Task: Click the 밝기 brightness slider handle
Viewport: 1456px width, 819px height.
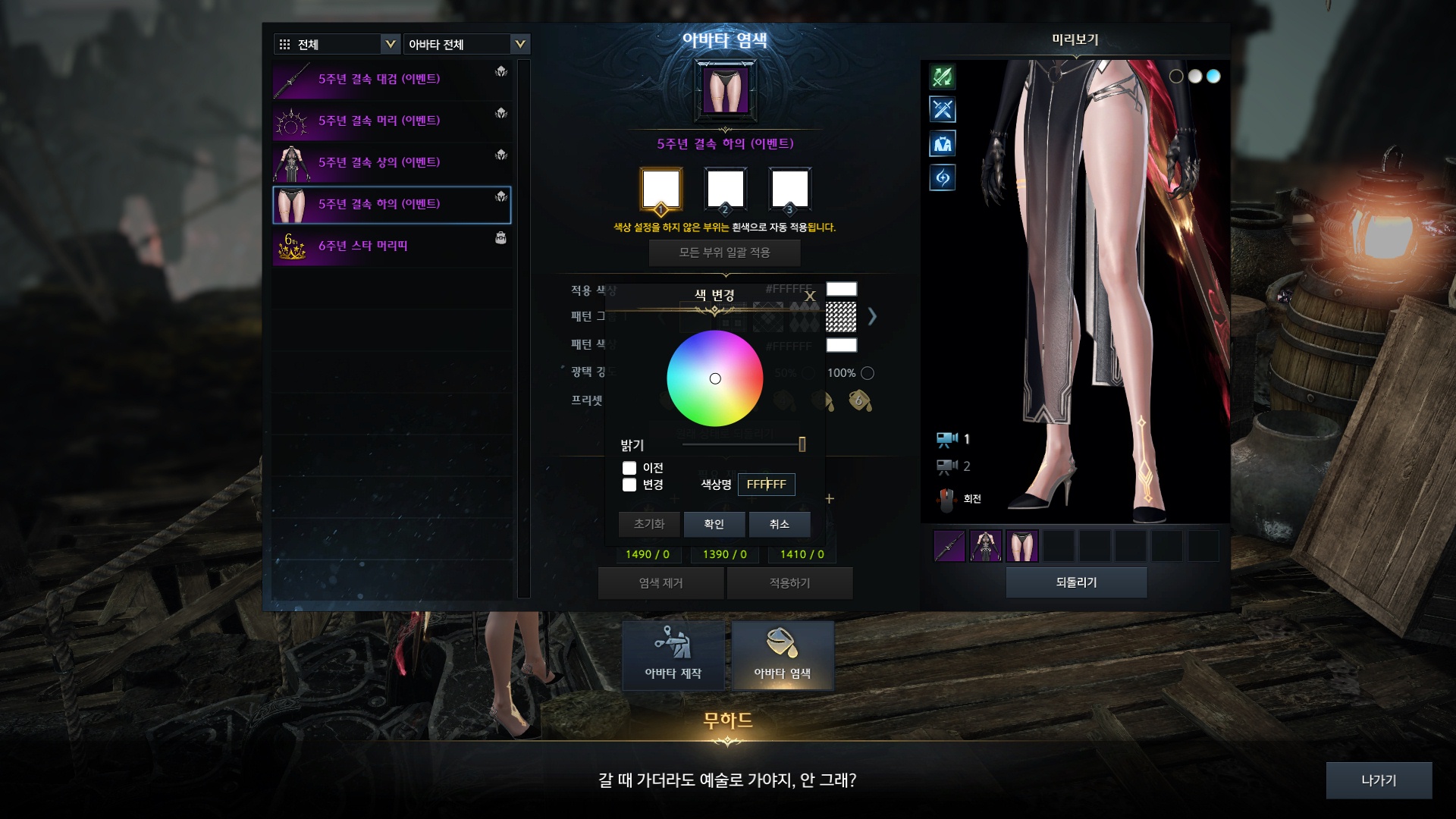Action: [x=802, y=444]
